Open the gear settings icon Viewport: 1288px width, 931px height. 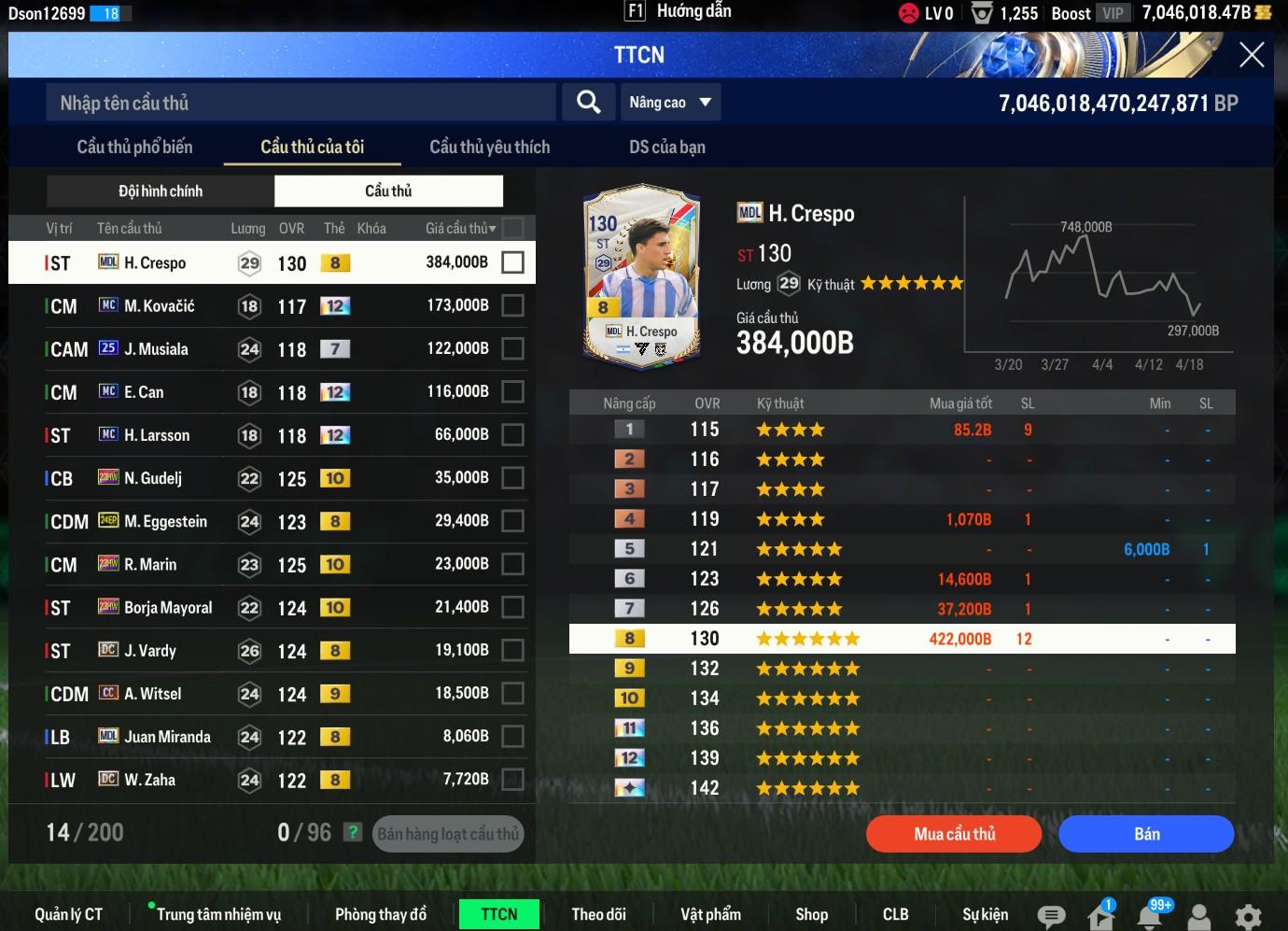coord(1248,916)
